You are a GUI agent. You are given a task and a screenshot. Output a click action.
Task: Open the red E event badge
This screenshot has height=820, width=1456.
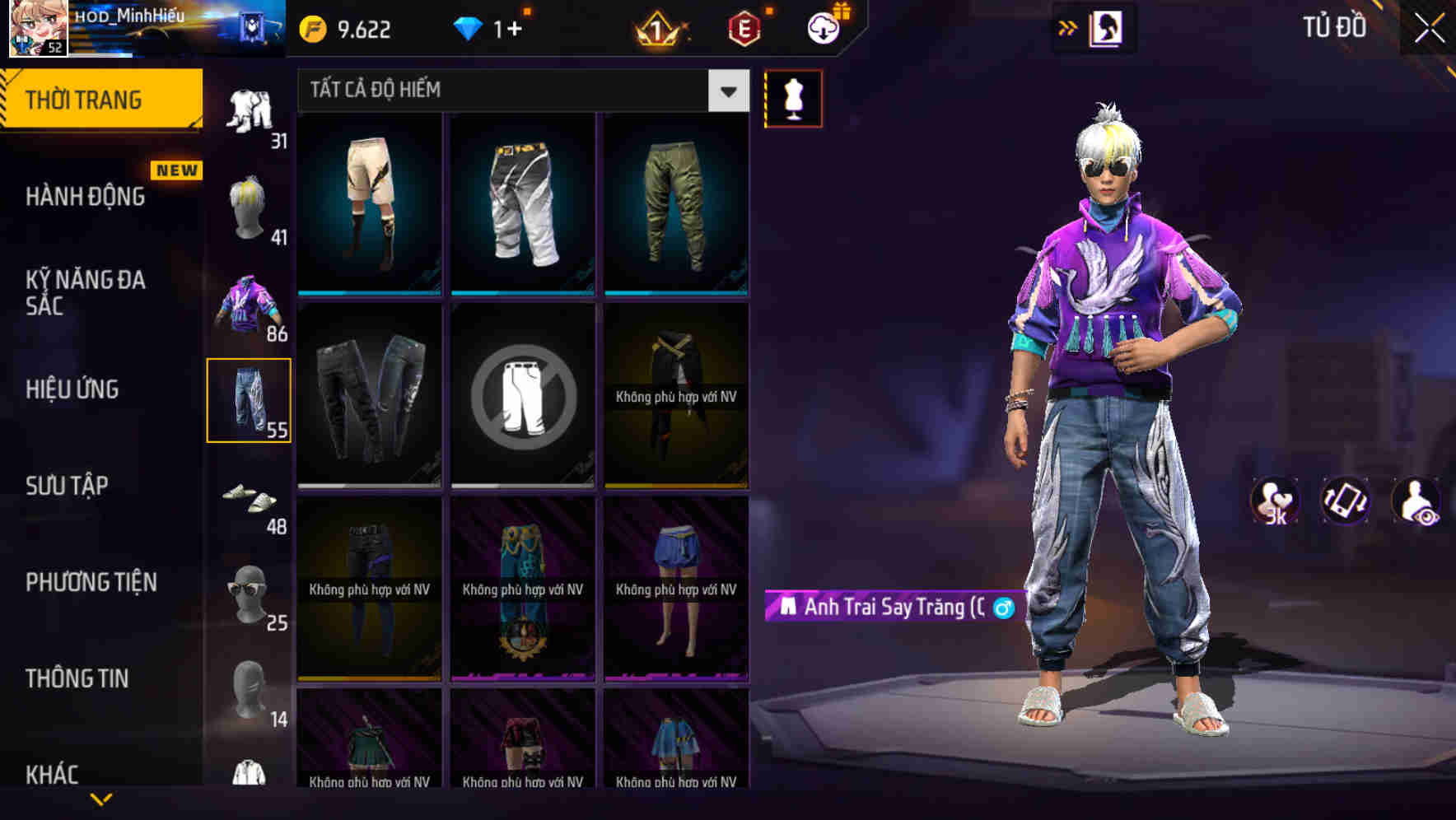click(744, 30)
